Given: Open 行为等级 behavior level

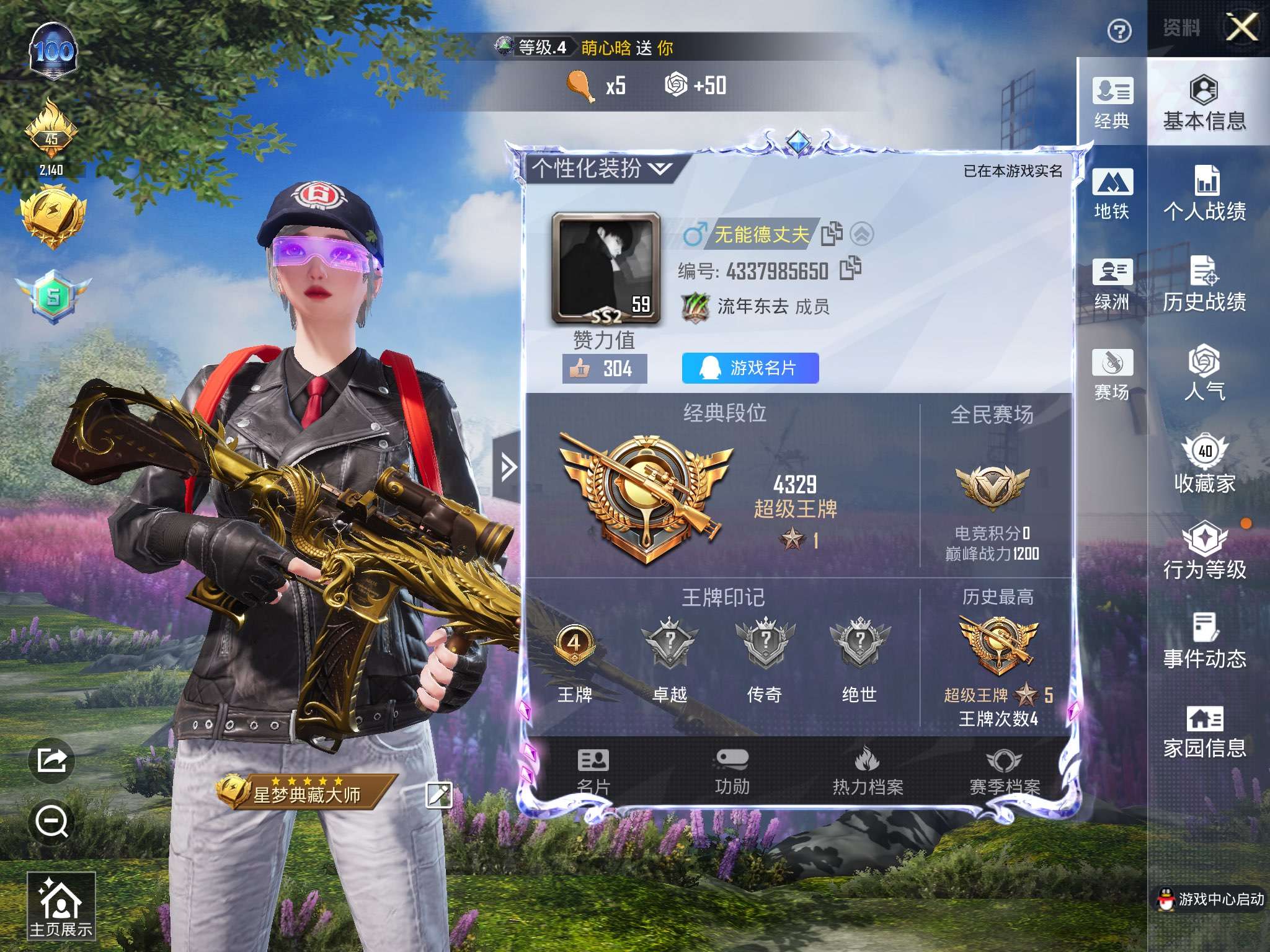Looking at the screenshot, I should point(1204,552).
